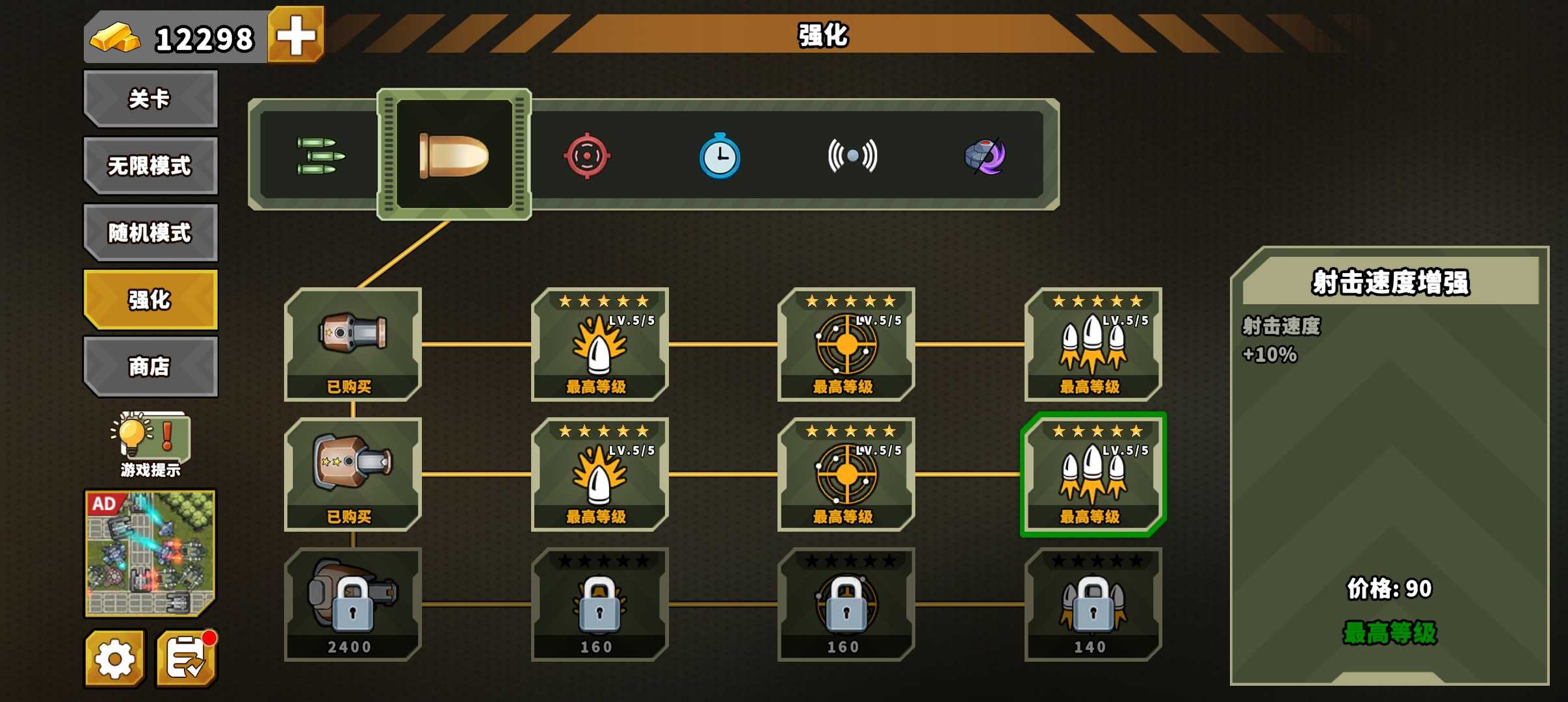Viewport: 1568px width, 702px height.
Task: Switch to the green missiles weapon tab
Action: [x=320, y=156]
